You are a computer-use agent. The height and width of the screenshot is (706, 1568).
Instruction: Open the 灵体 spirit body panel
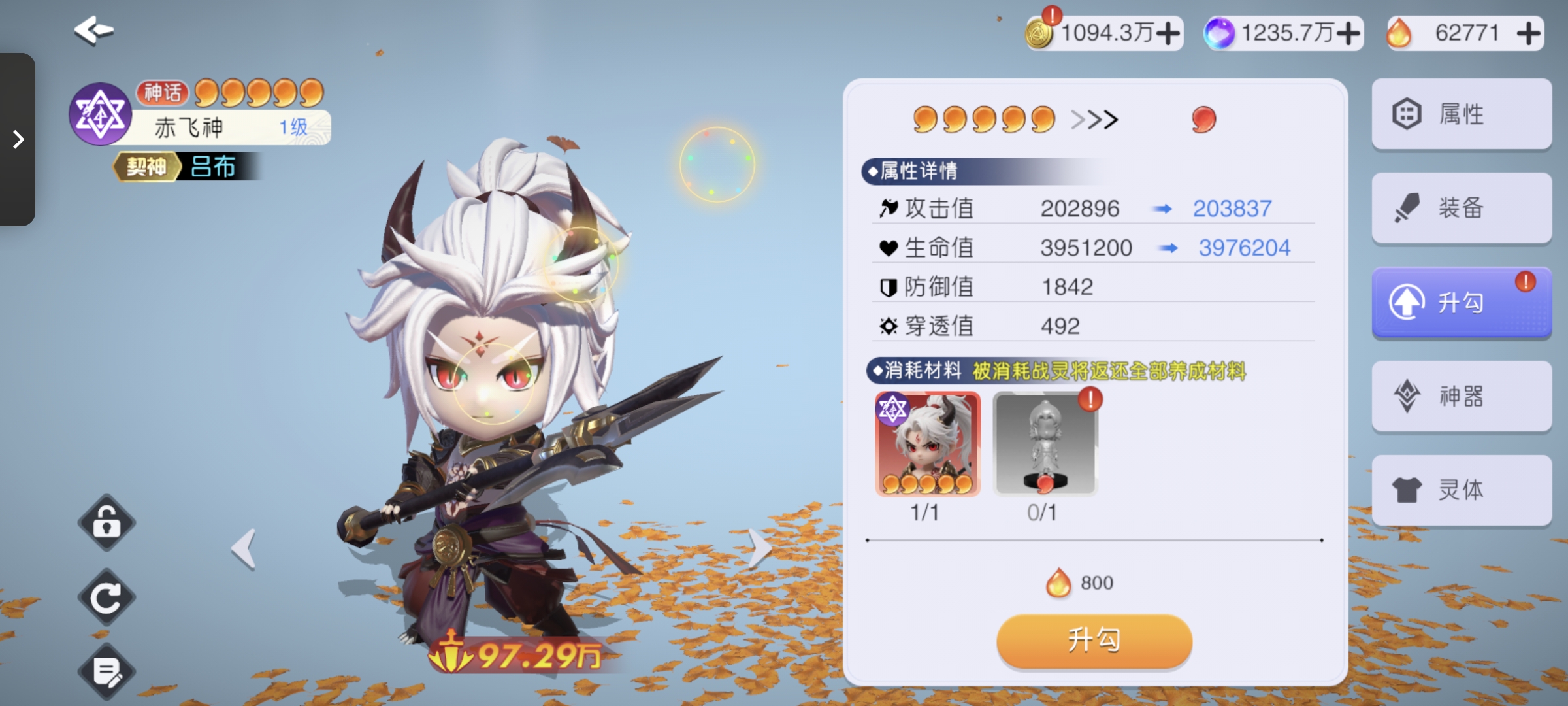coord(1462,490)
